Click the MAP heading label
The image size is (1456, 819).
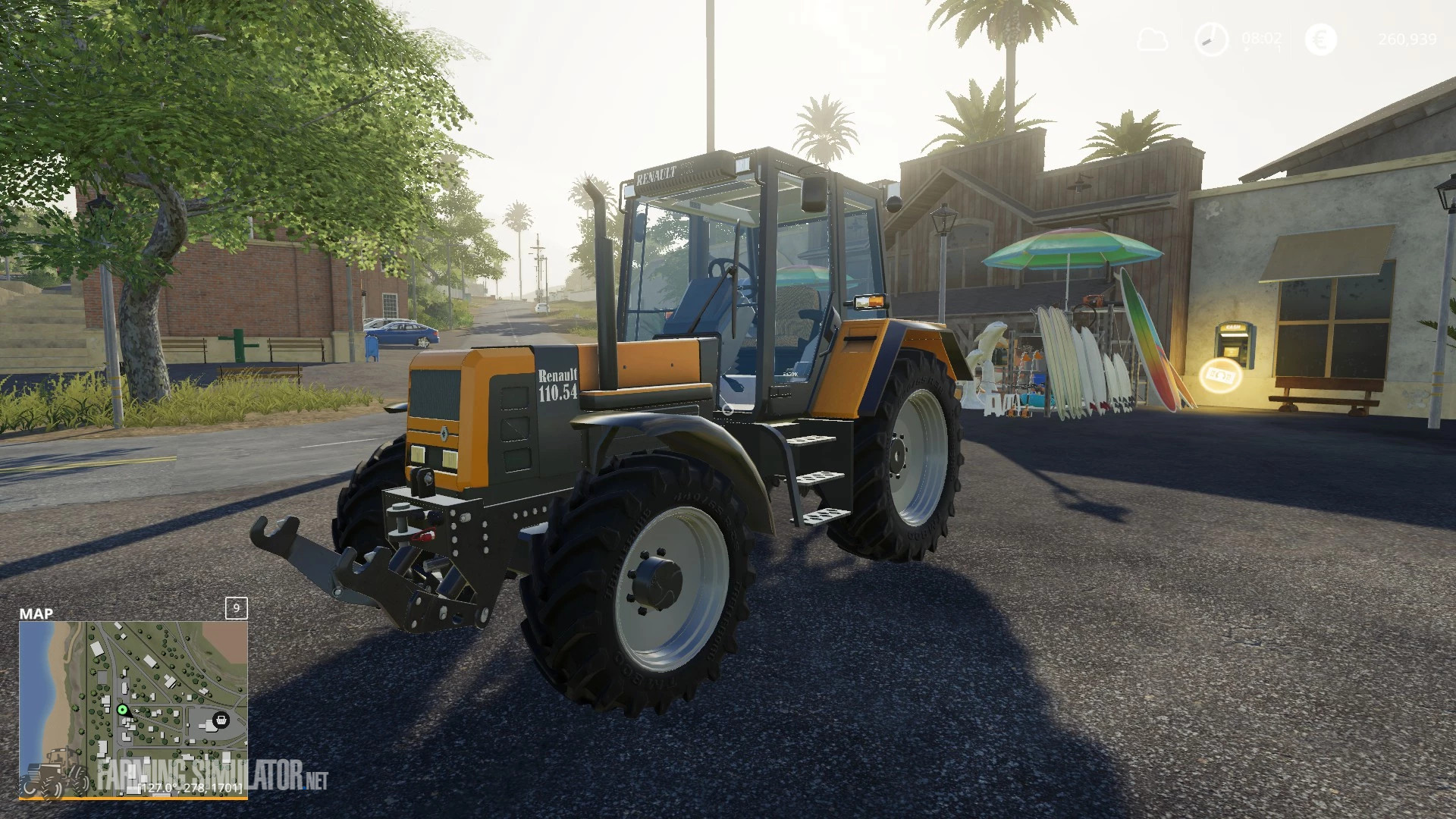click(37, 613)
